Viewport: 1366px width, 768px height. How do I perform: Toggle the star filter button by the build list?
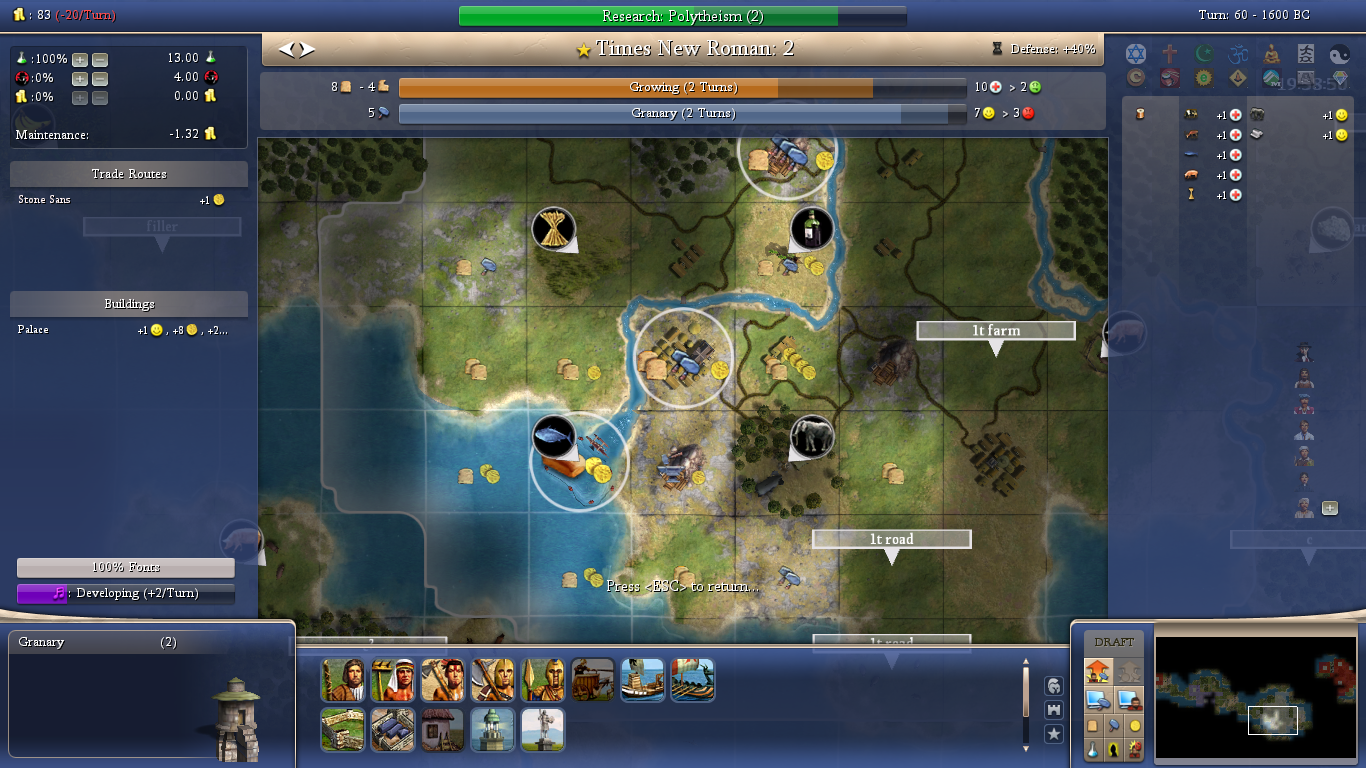1053,734
